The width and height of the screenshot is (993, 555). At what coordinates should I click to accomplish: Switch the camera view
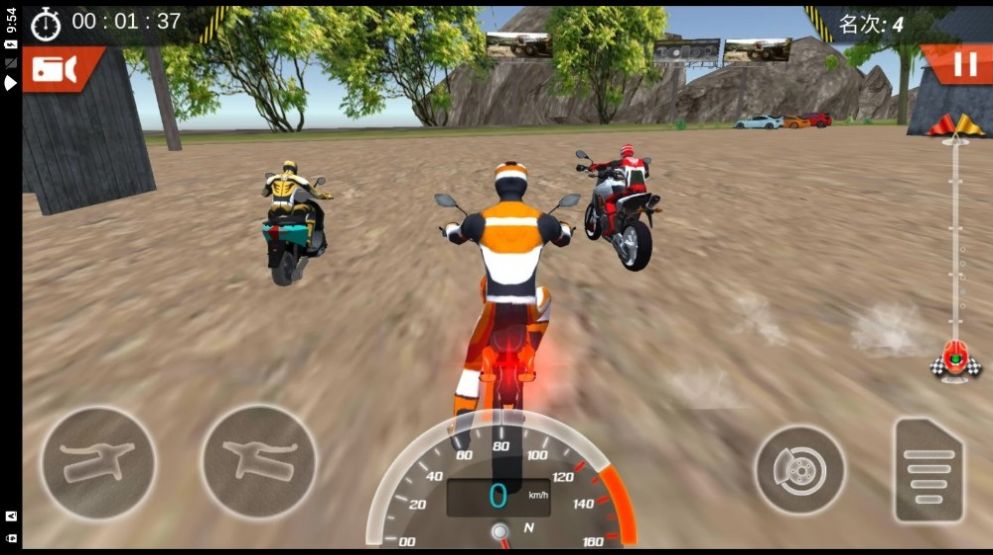[x=56, y=68]
